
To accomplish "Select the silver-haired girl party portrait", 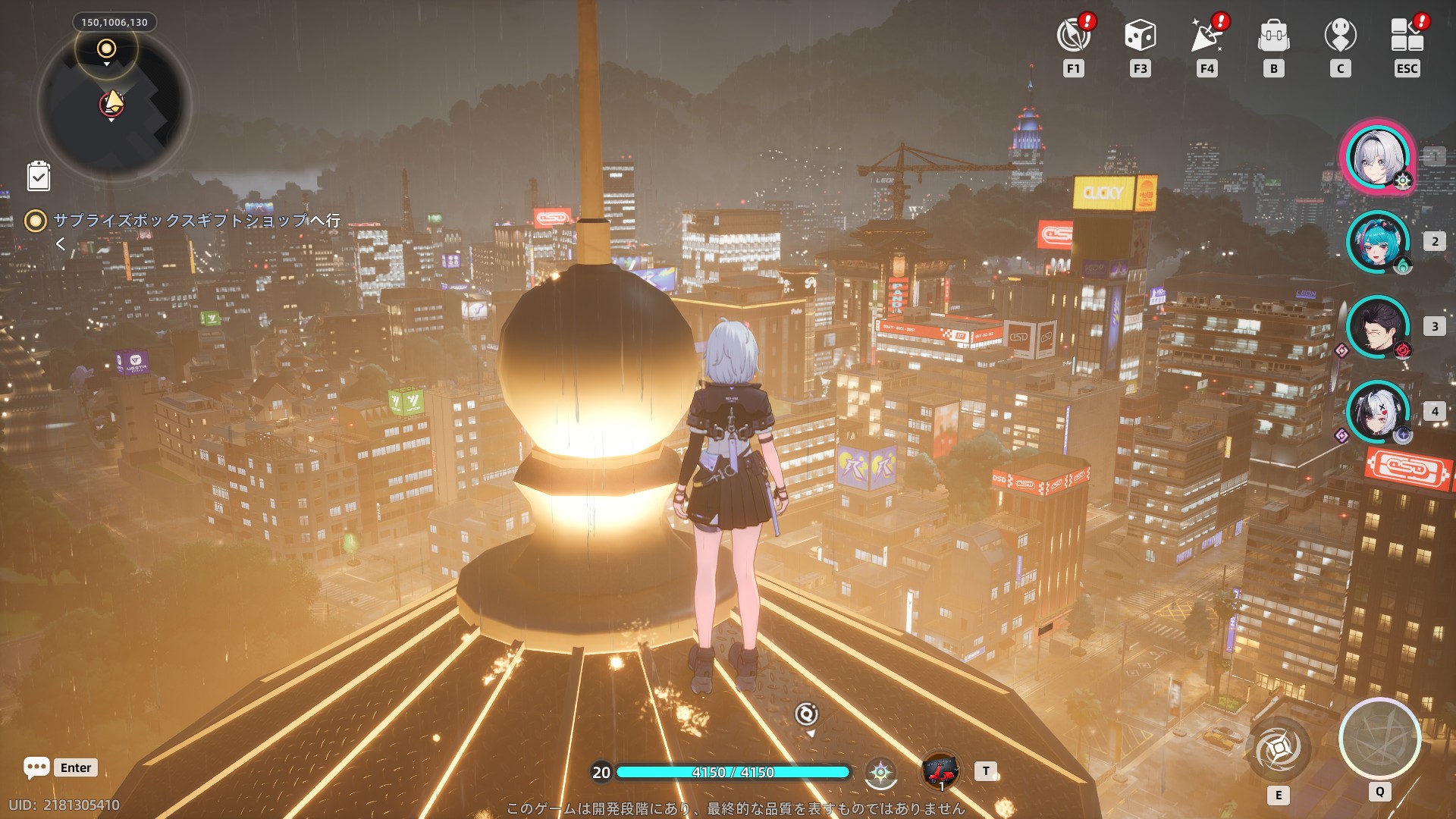I will tap(1377, 158).
